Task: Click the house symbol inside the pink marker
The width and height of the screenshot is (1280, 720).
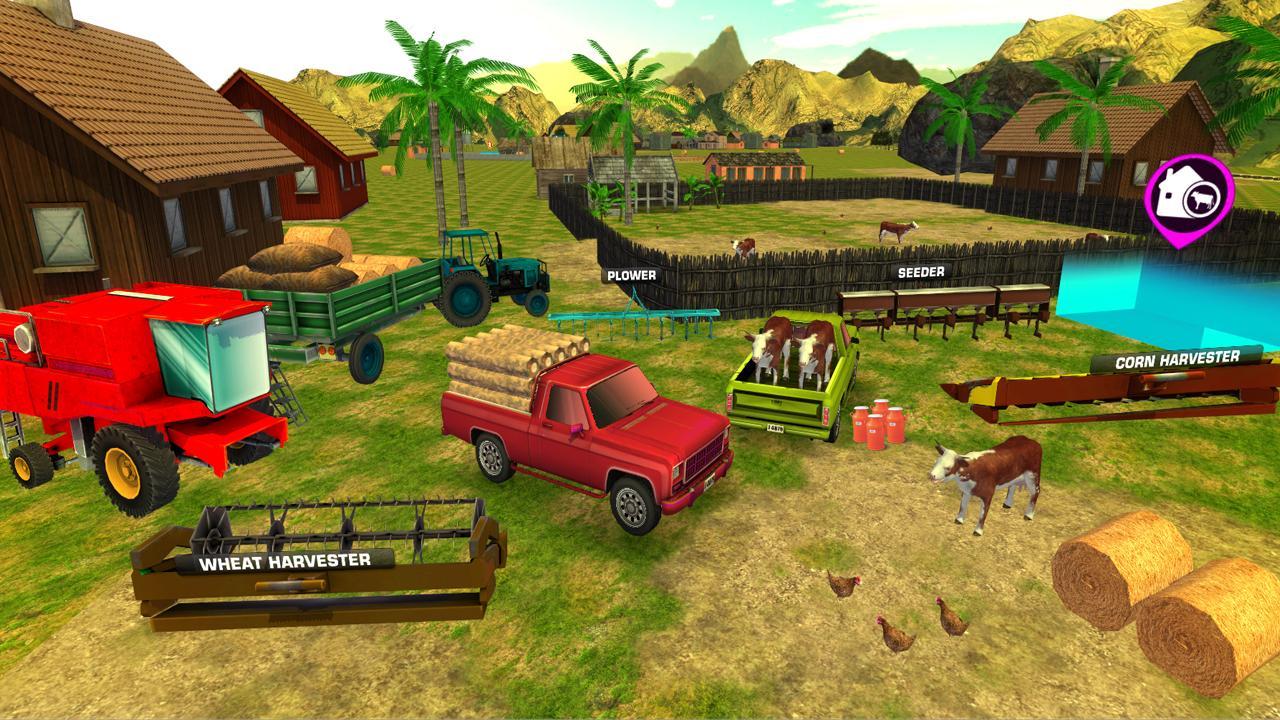Action: click(1173, 189)
